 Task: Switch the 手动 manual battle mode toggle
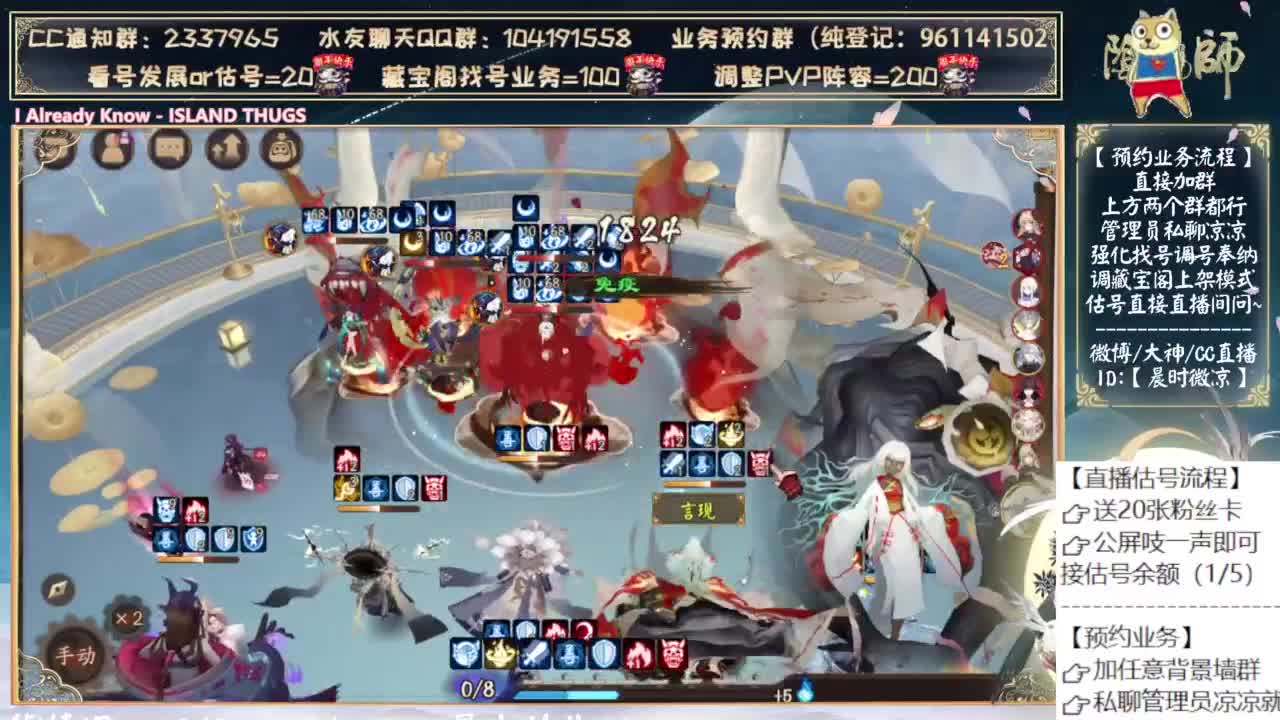[x=77, y=653]
